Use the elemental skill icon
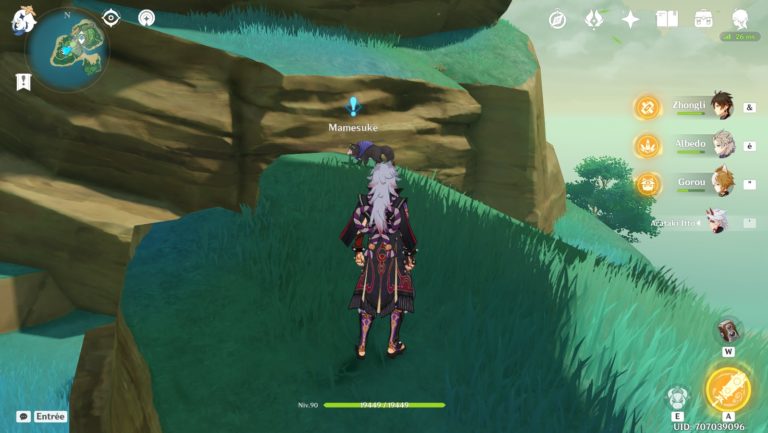The height and width of the screenshot is (433, 768). pyautogui.click(x=677, y=397)
